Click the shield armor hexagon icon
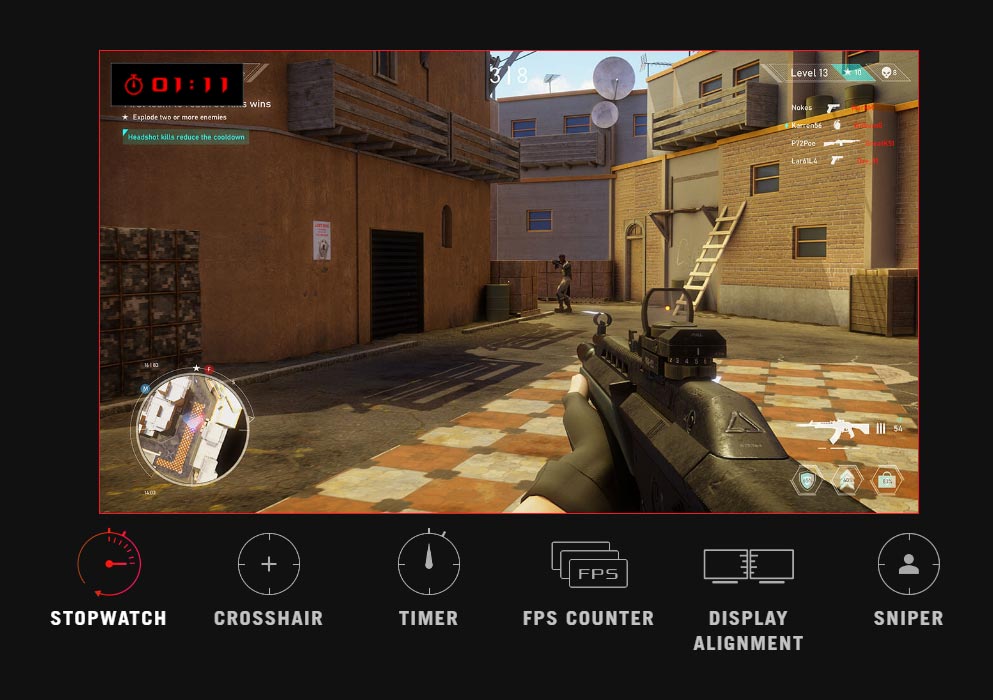Screen dimensions: 993x700 pyautogui.click(x=807, y=480)
